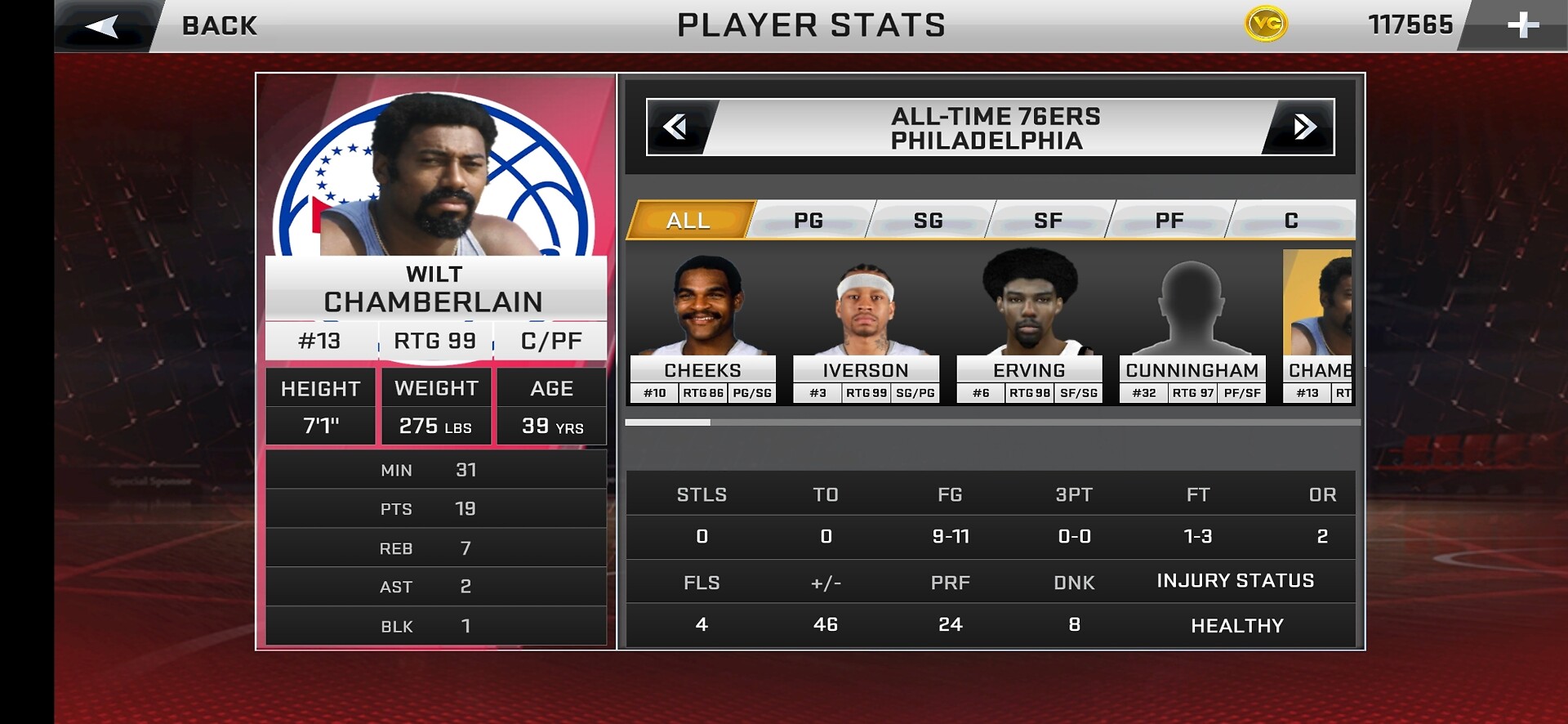The height and width of the screenshot is (724, 1568).
Task: Open the VC purchase plus button
Action: tap(1522, 25)
